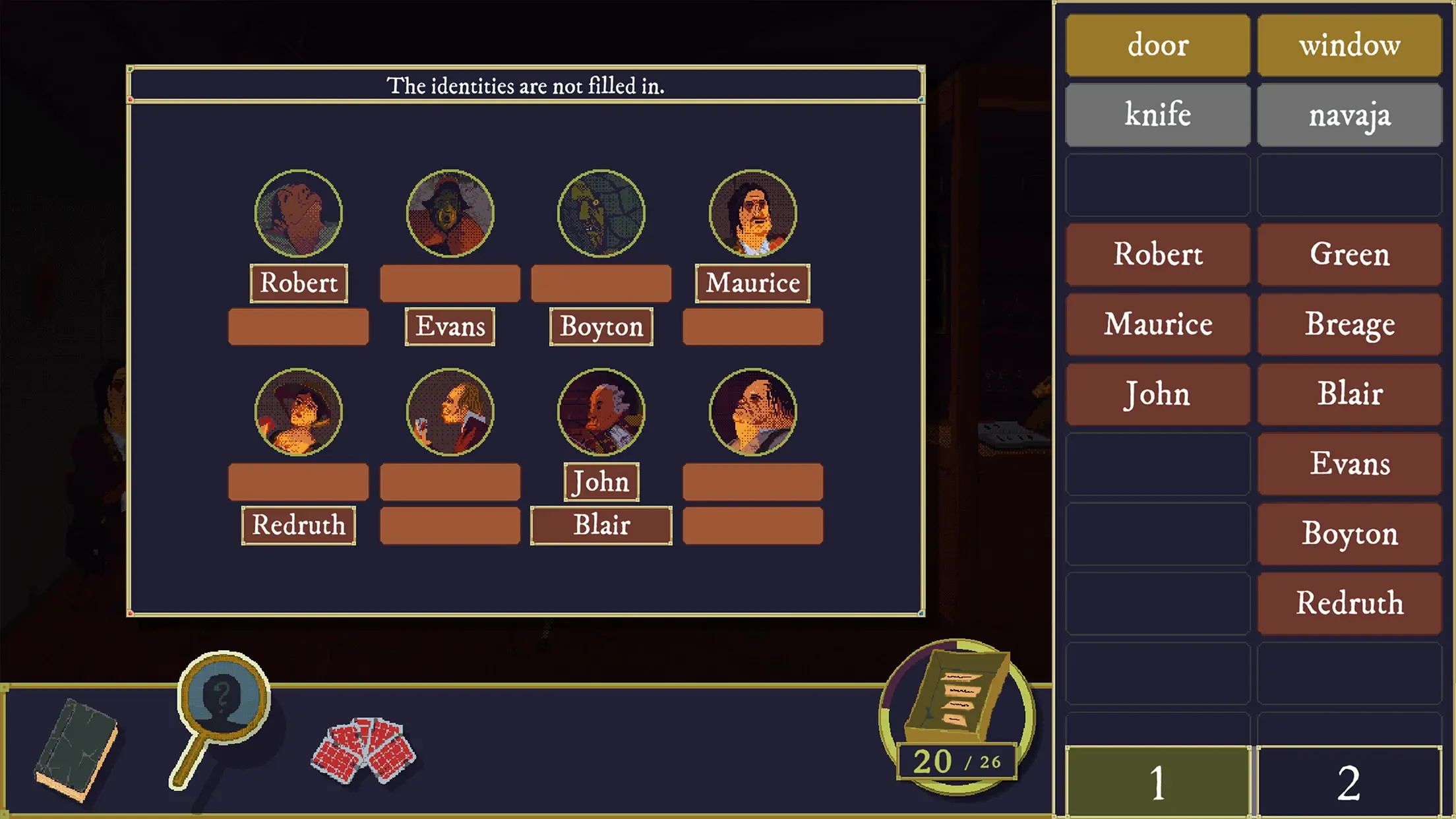Click the Maurice name slot under the portrait

[752, 284]
